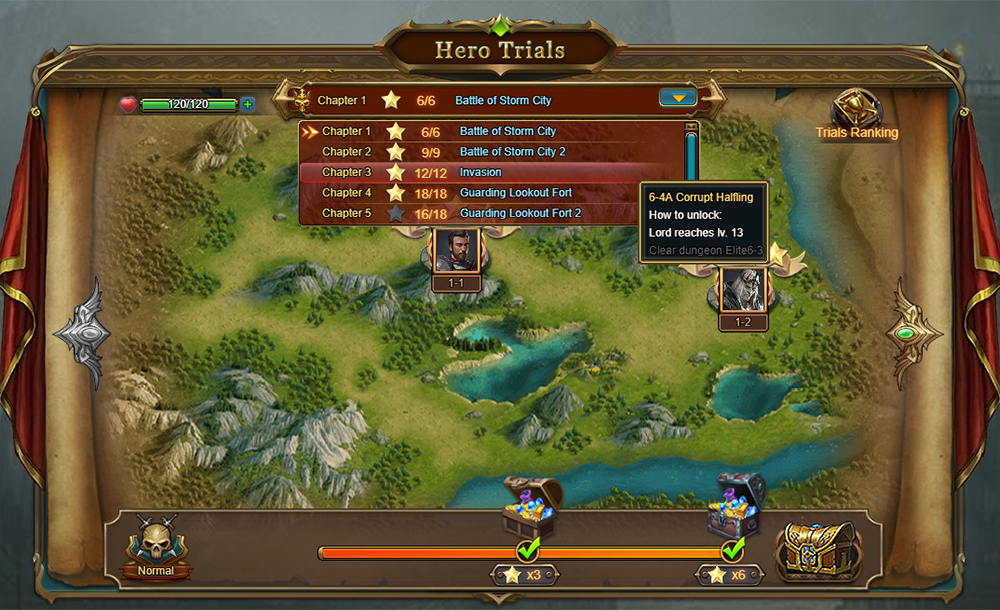
Task: Enter stage 1-2 hero portrait
Action: click(x=743, y=289)
